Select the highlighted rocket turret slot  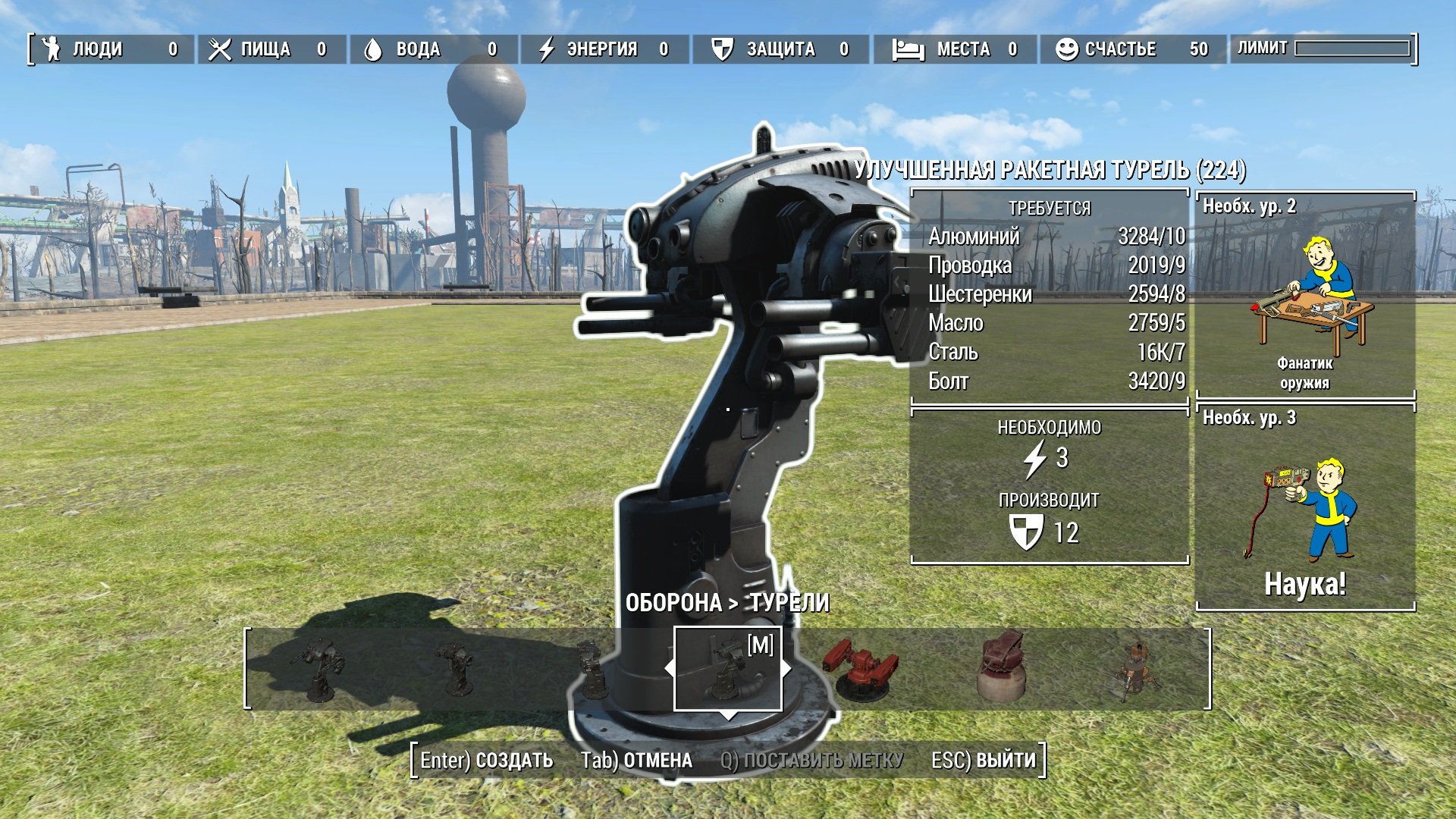coord(727,669)
